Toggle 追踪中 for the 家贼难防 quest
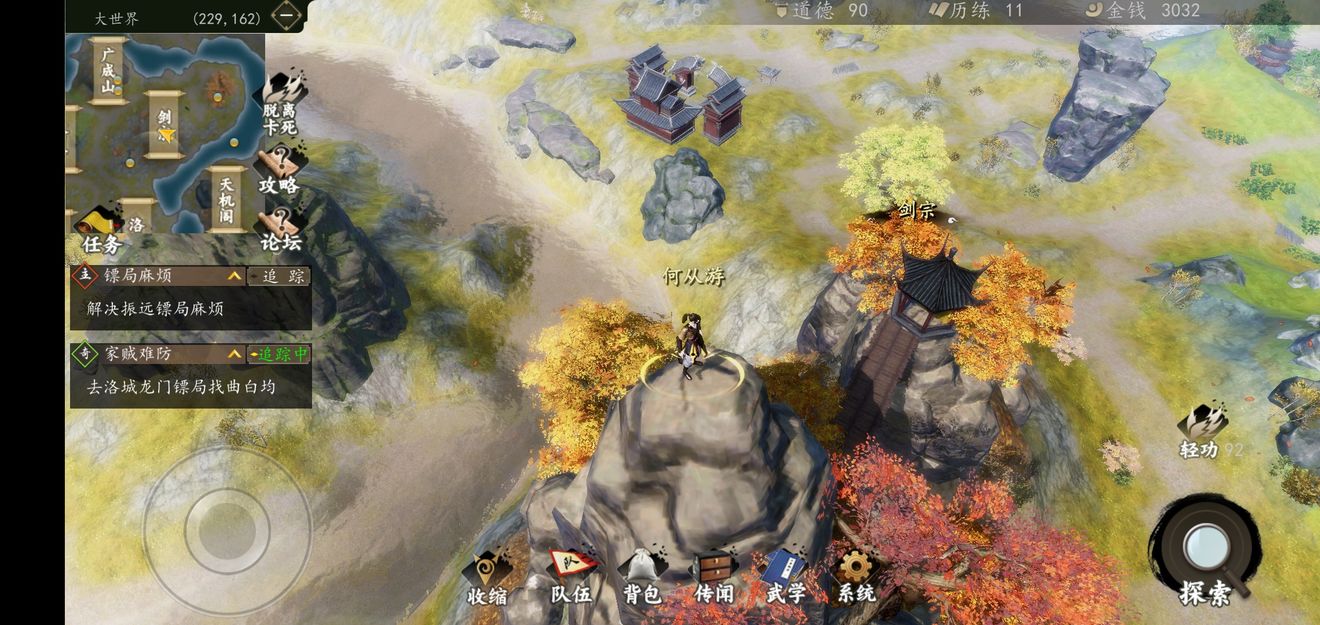1320x625 pixels. tap(279, 354)
